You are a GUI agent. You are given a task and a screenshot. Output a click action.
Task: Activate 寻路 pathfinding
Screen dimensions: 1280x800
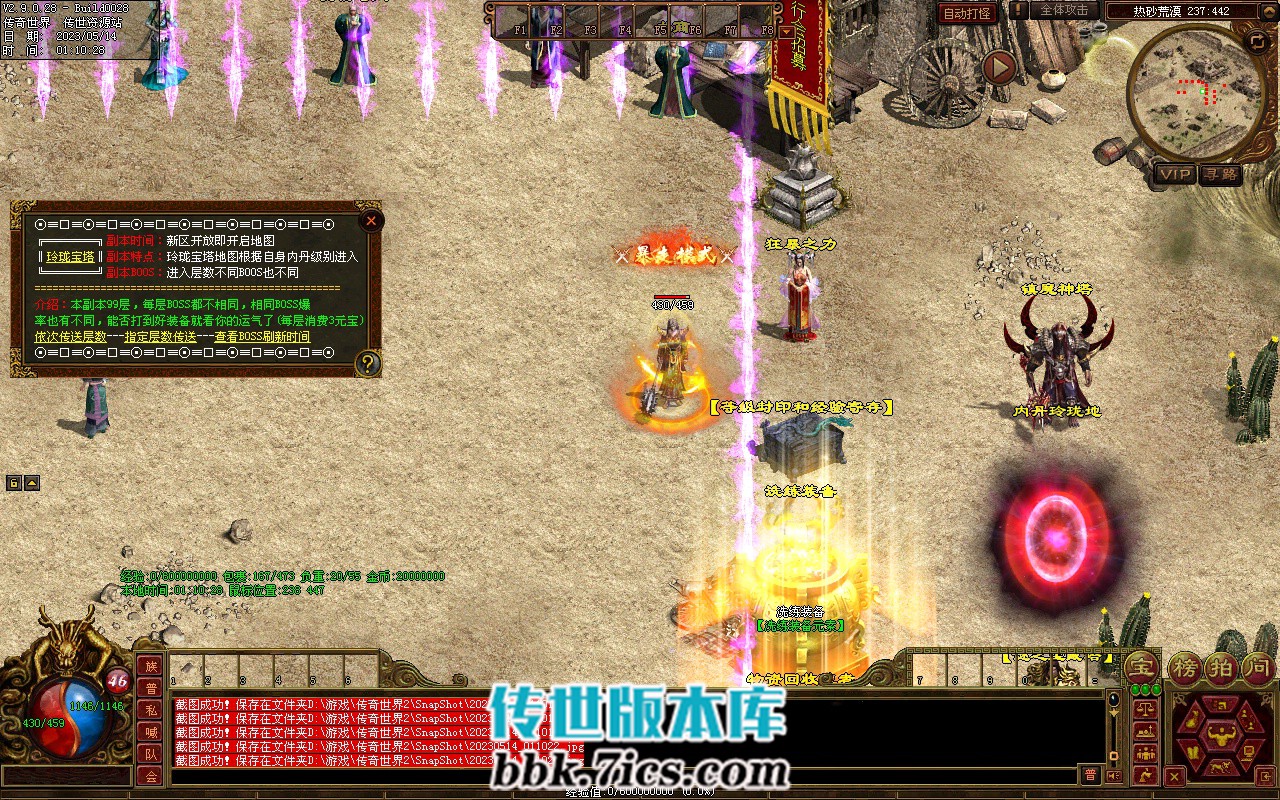tap(1219, 174)
